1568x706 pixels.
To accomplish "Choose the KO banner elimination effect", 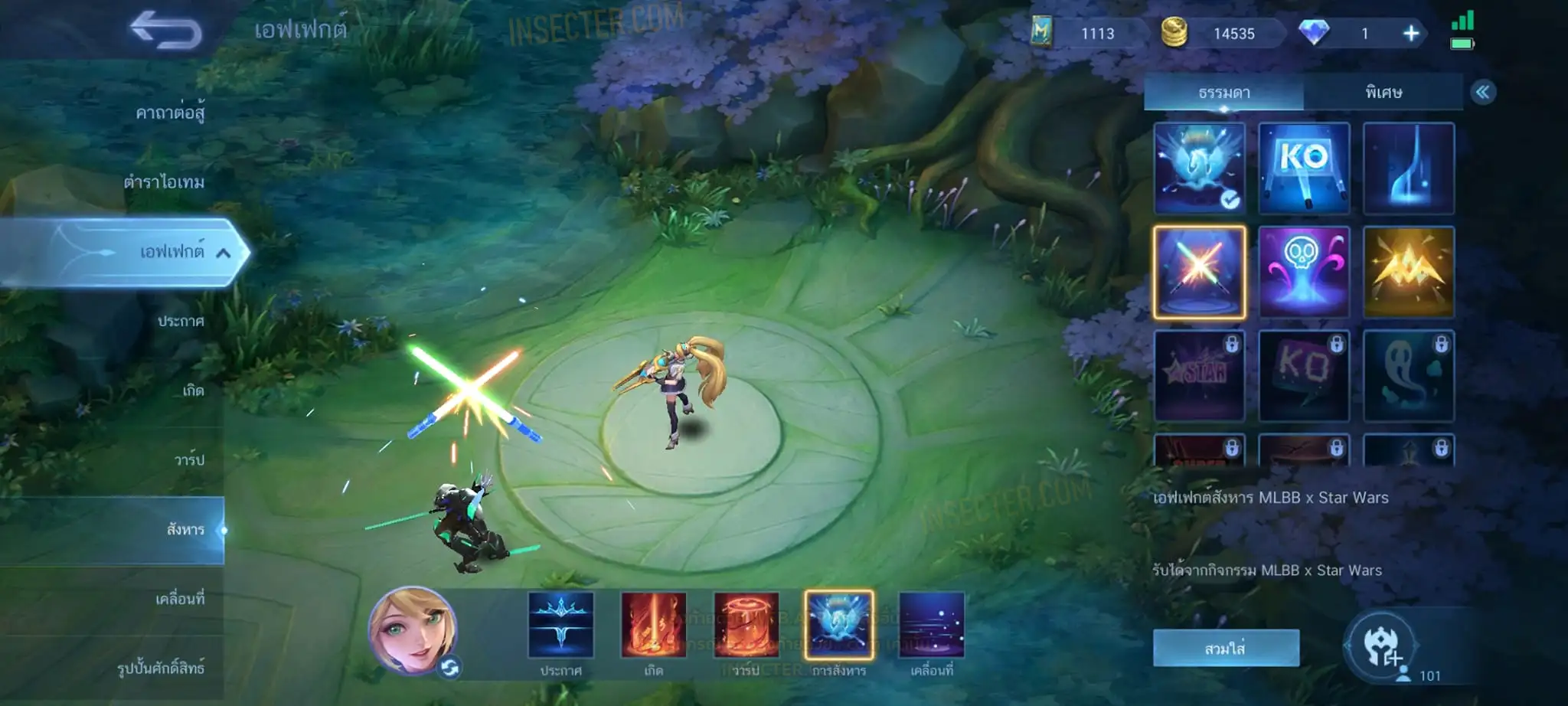I will pyautogui.click(x=1304, y=168).
